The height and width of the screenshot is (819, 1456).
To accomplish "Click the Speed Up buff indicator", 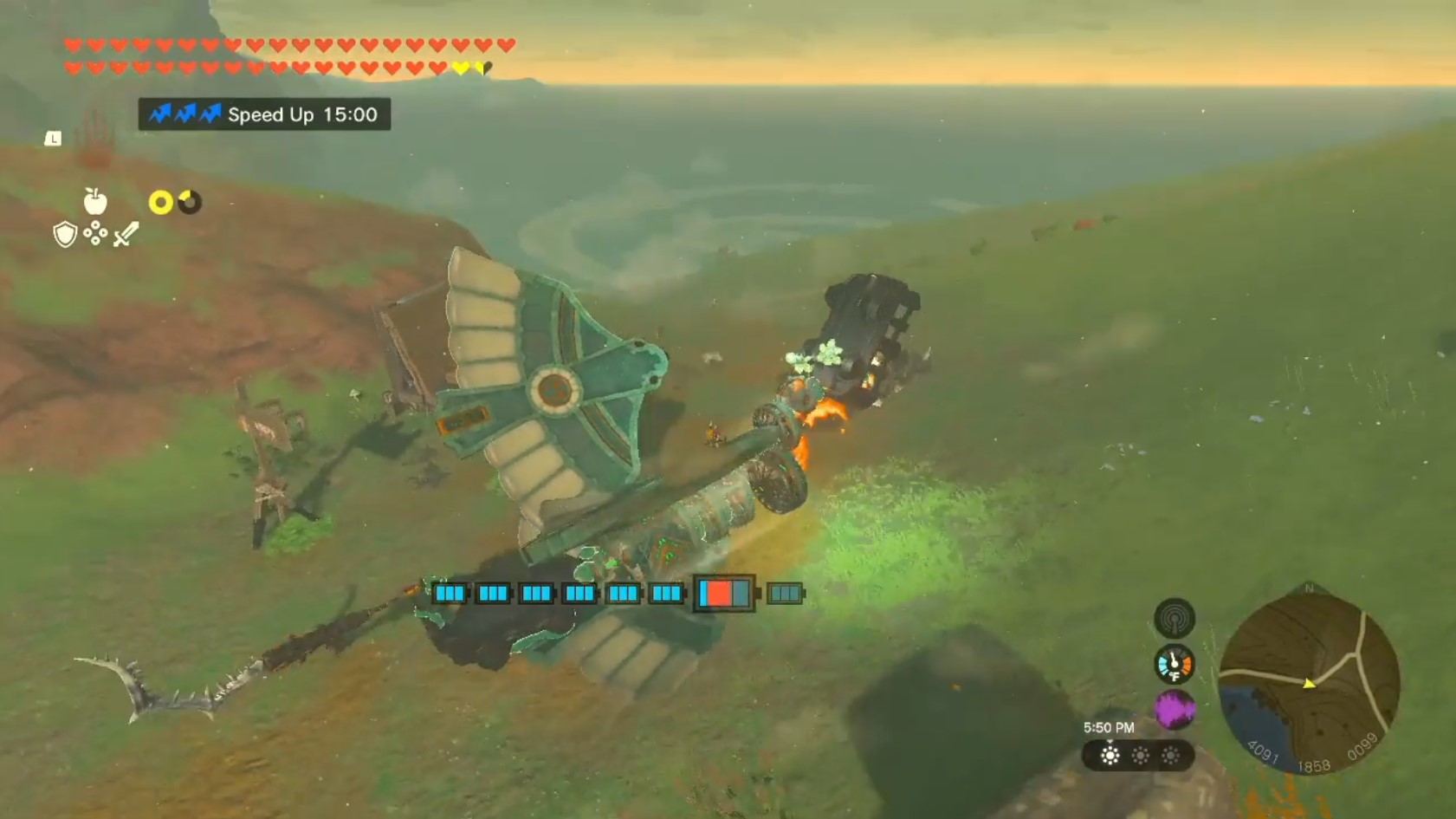I will point(264,114).
